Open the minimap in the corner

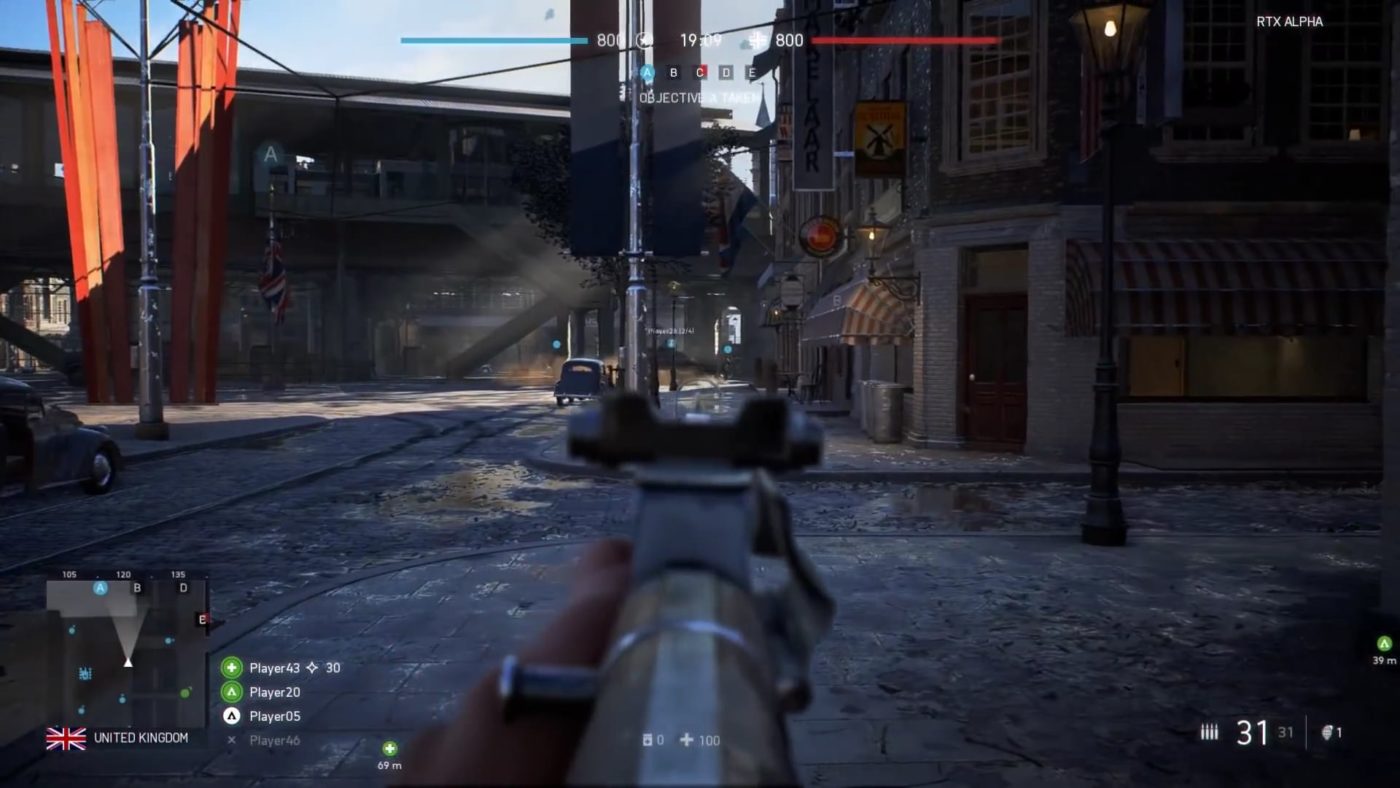pos(127,650)
